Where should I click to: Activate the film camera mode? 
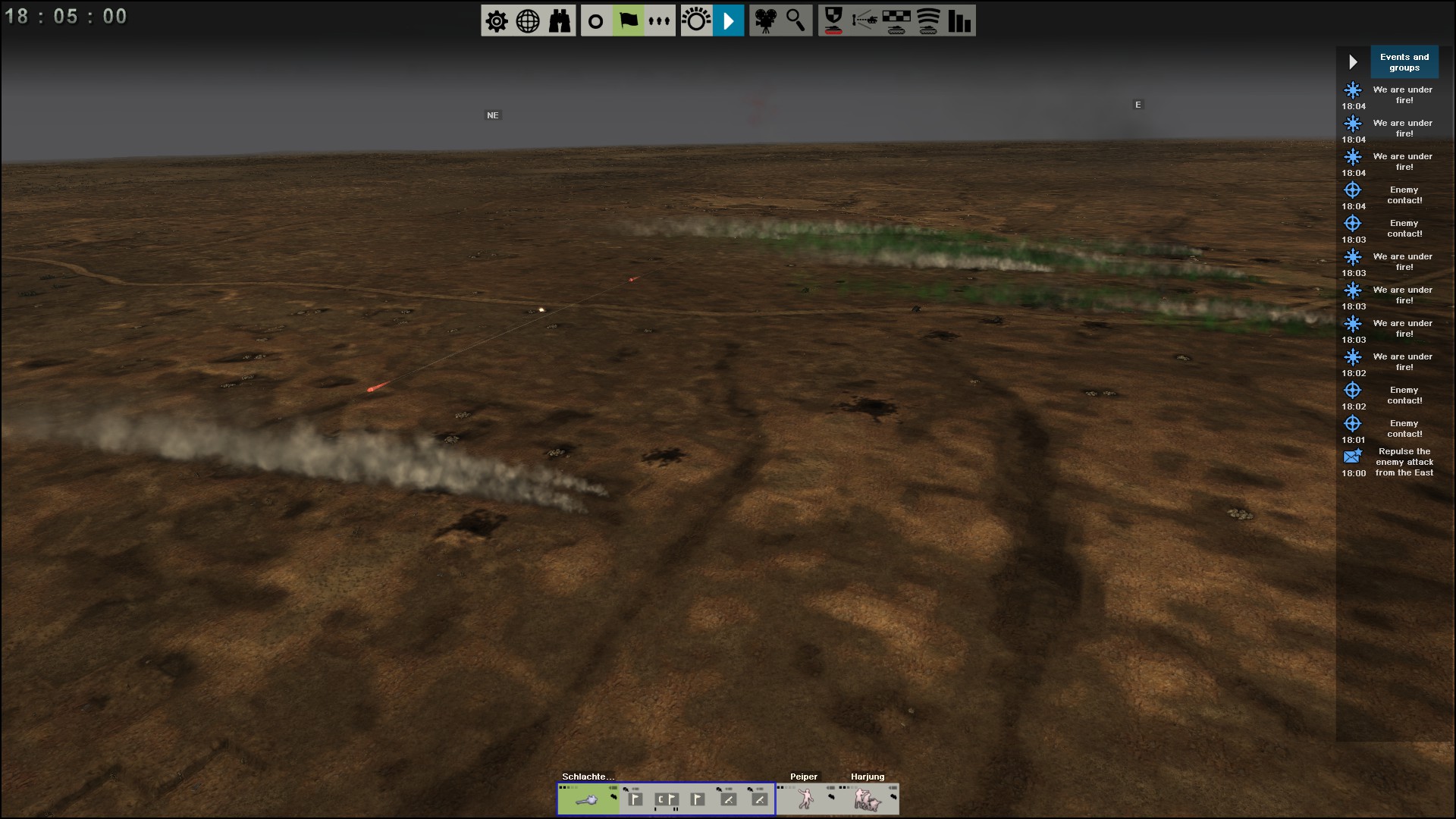(764, 21)
